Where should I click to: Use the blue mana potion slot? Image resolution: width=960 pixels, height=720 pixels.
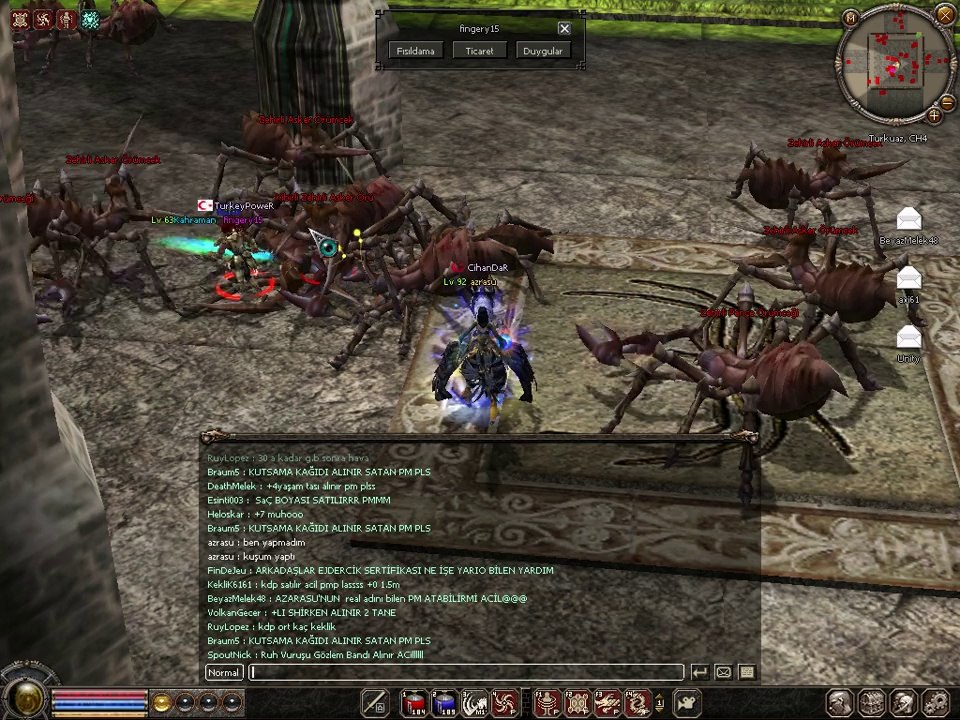pos(444,703)
